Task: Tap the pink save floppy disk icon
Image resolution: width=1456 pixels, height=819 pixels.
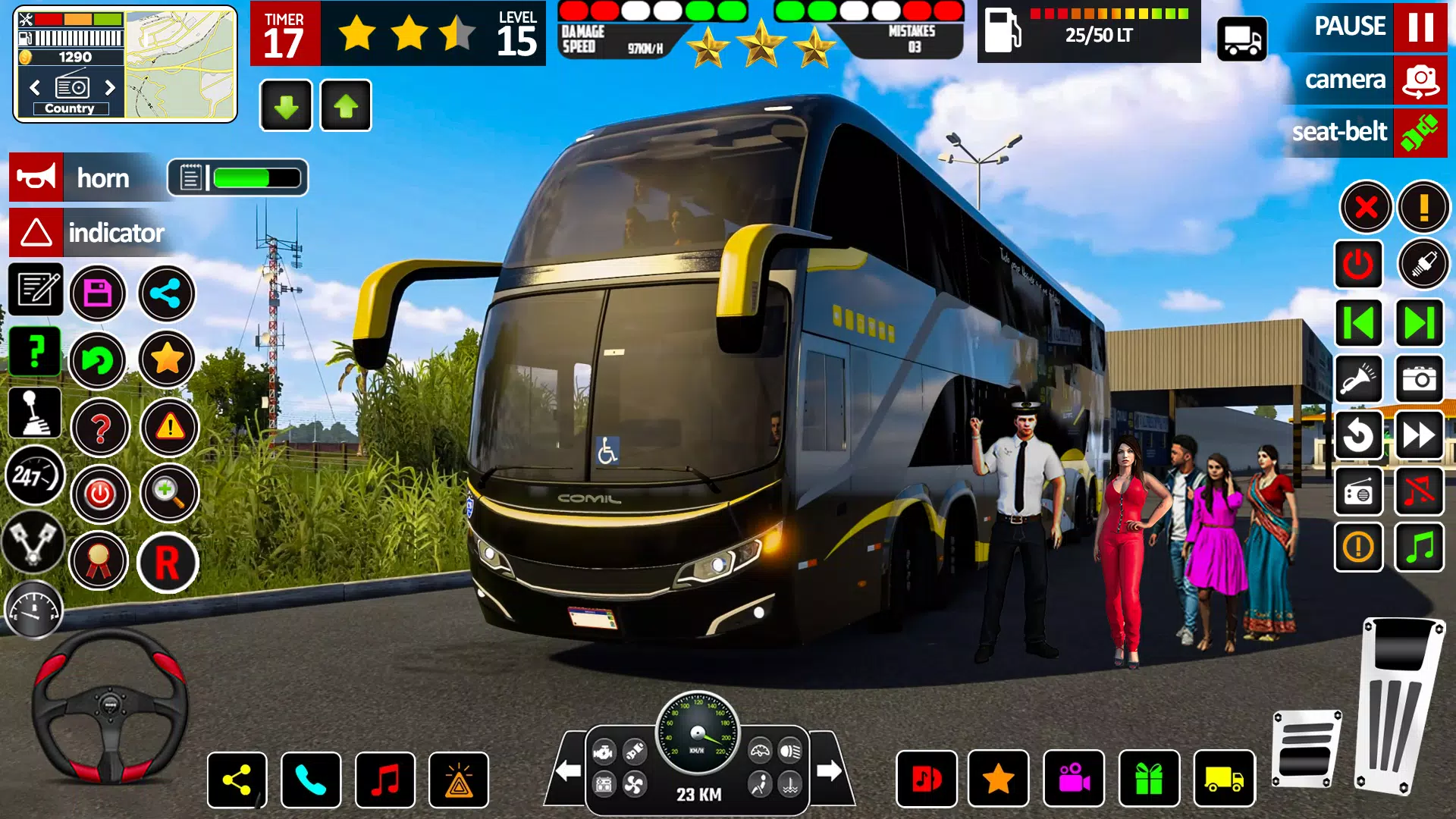Action: pyautogui.click(x=98, y=293)
